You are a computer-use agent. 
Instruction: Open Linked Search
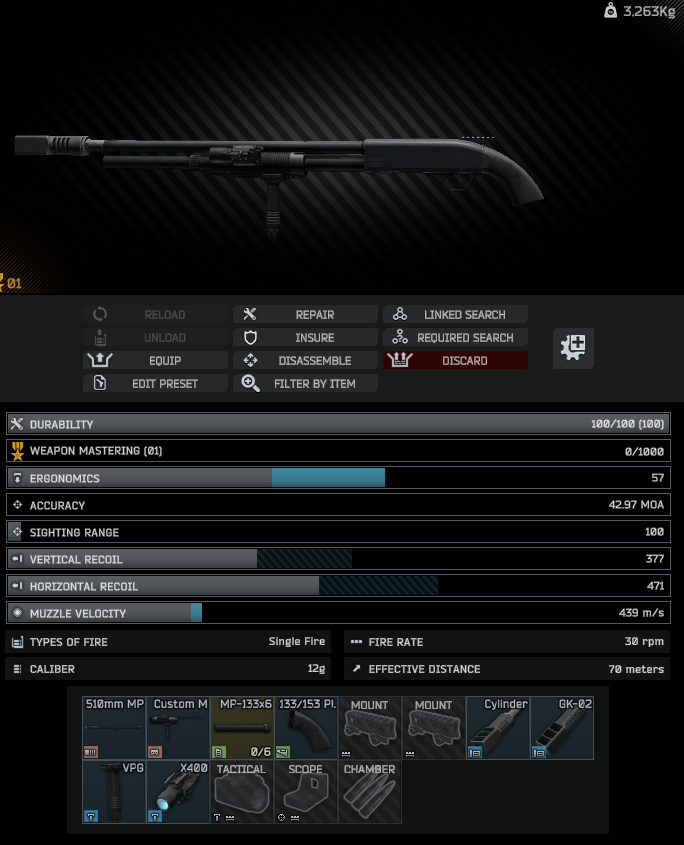[455, 315]
